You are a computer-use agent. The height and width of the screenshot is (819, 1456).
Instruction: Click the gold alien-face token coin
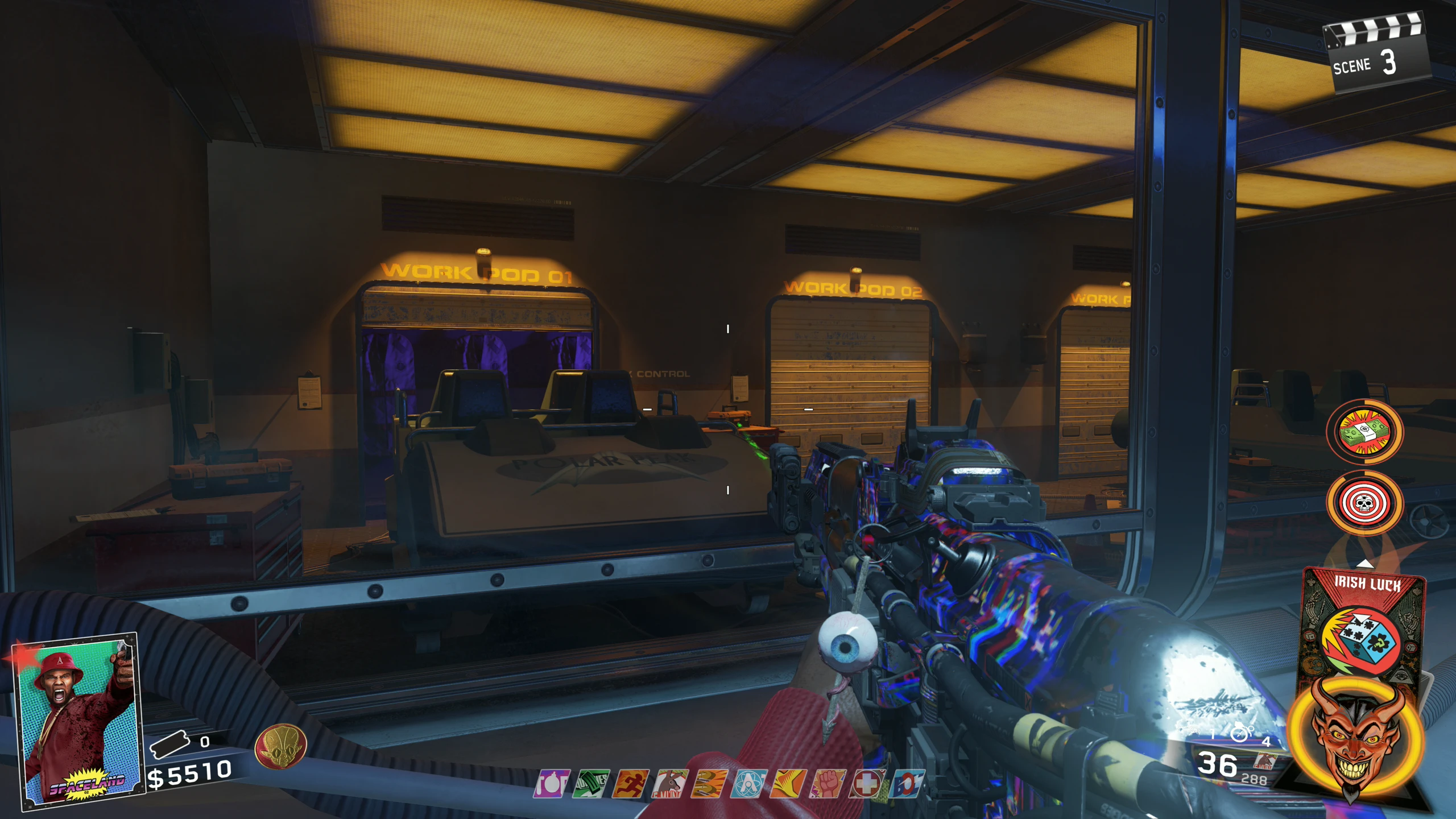[x=280, y=746]
